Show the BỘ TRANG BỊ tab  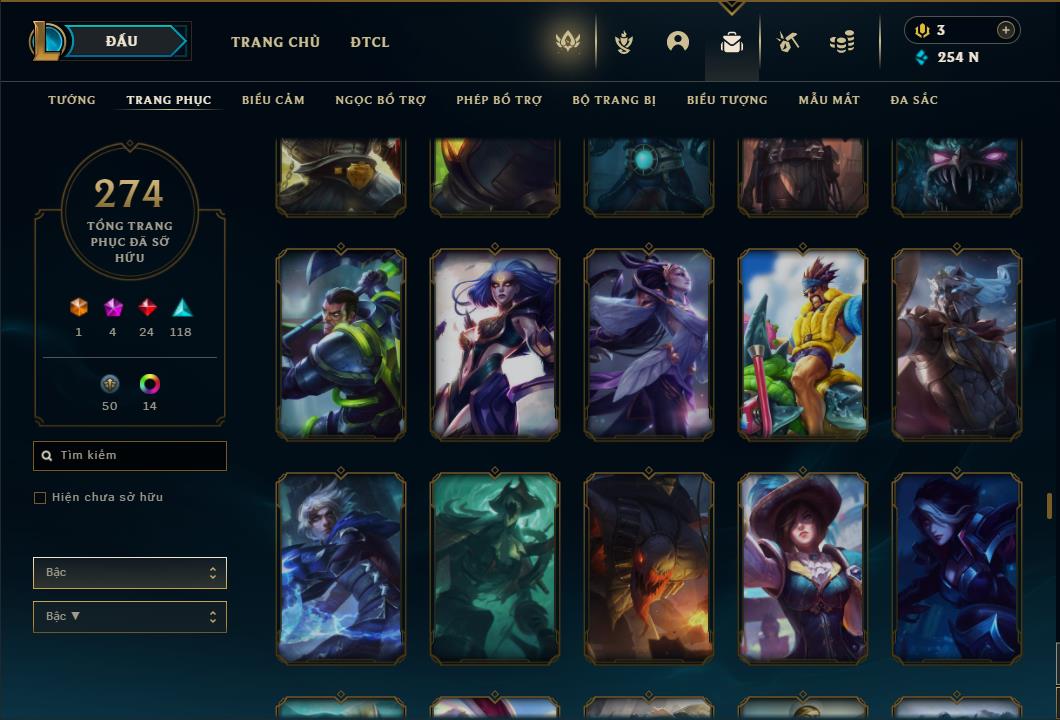(x=614, y=100)
